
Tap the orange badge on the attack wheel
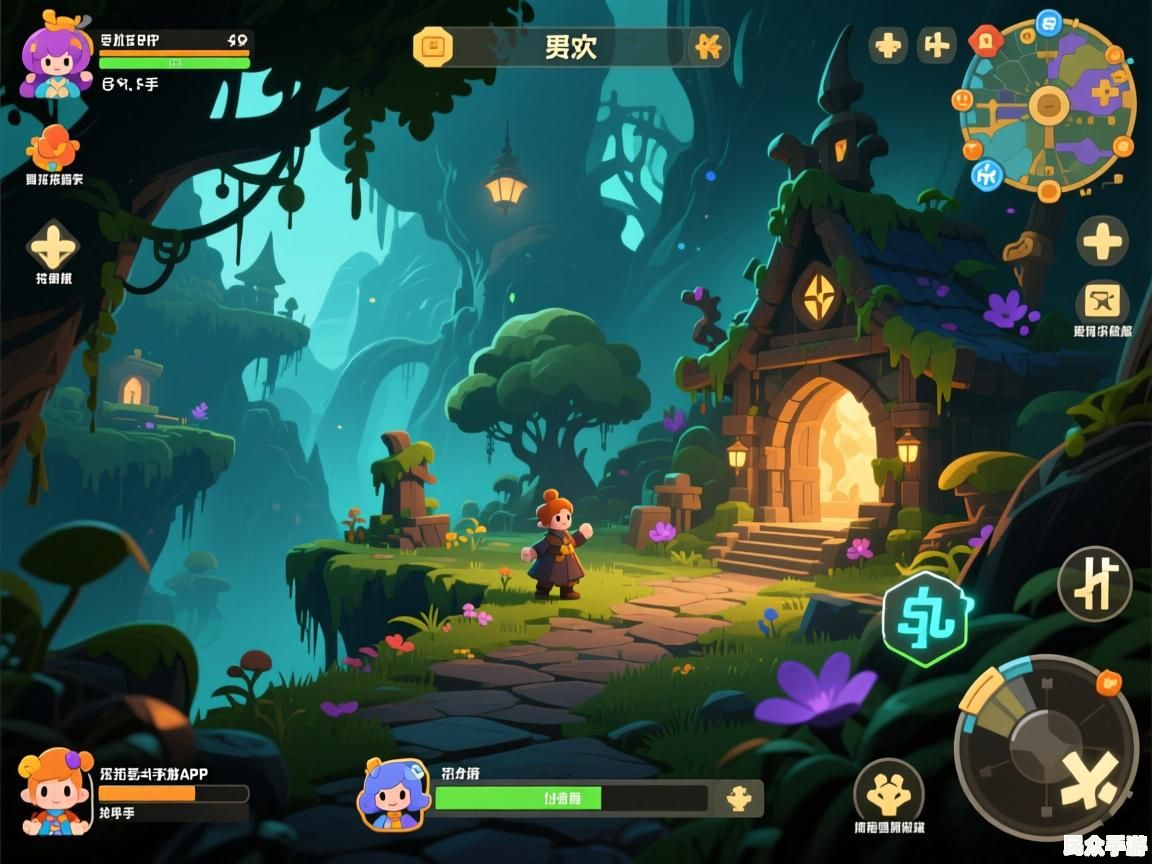click(1108, 683)
